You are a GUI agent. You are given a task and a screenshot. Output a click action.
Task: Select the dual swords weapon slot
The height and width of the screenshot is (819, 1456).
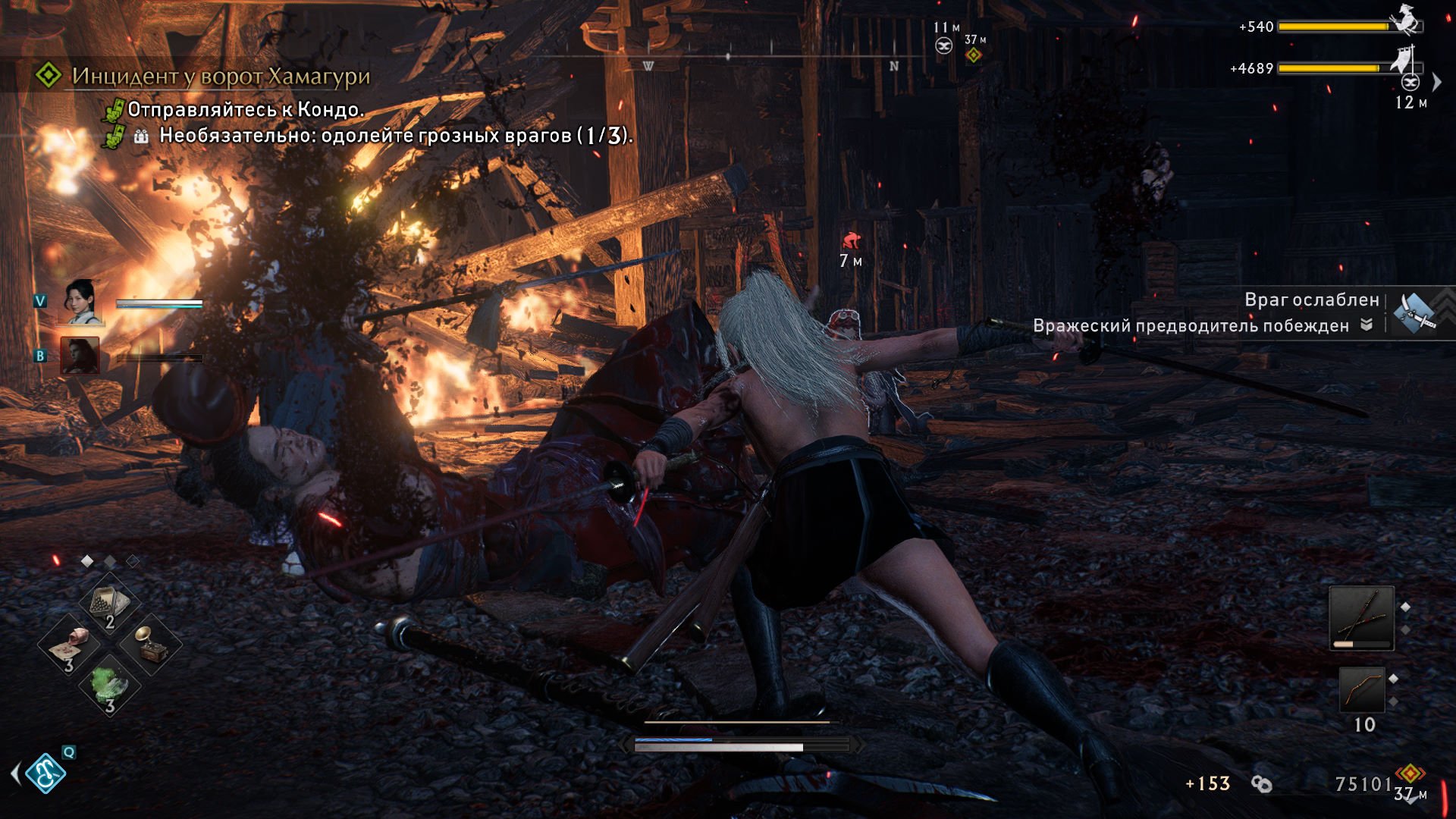(1361, 618)
